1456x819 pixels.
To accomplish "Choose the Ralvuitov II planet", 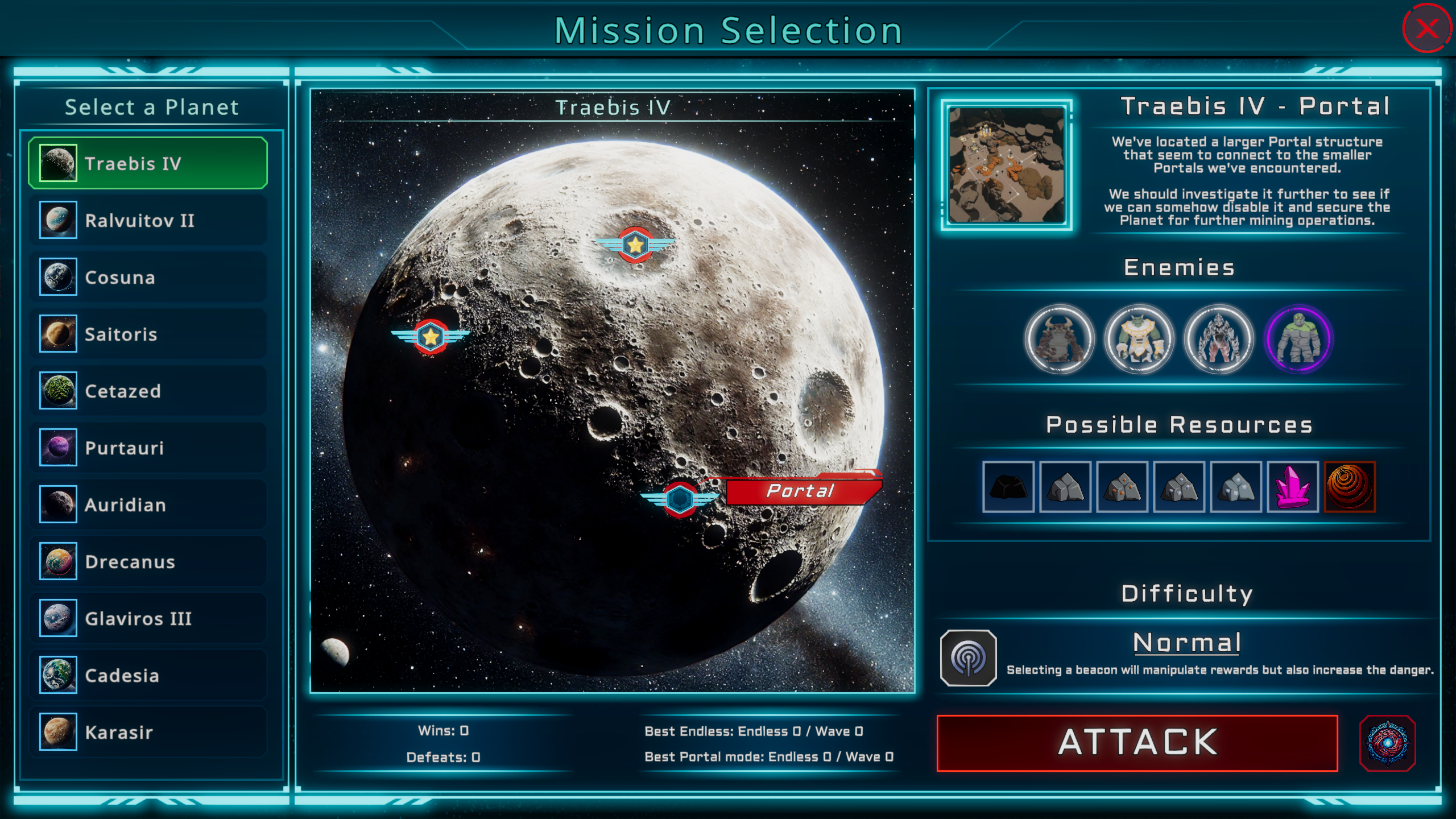I will pos(148,220).
